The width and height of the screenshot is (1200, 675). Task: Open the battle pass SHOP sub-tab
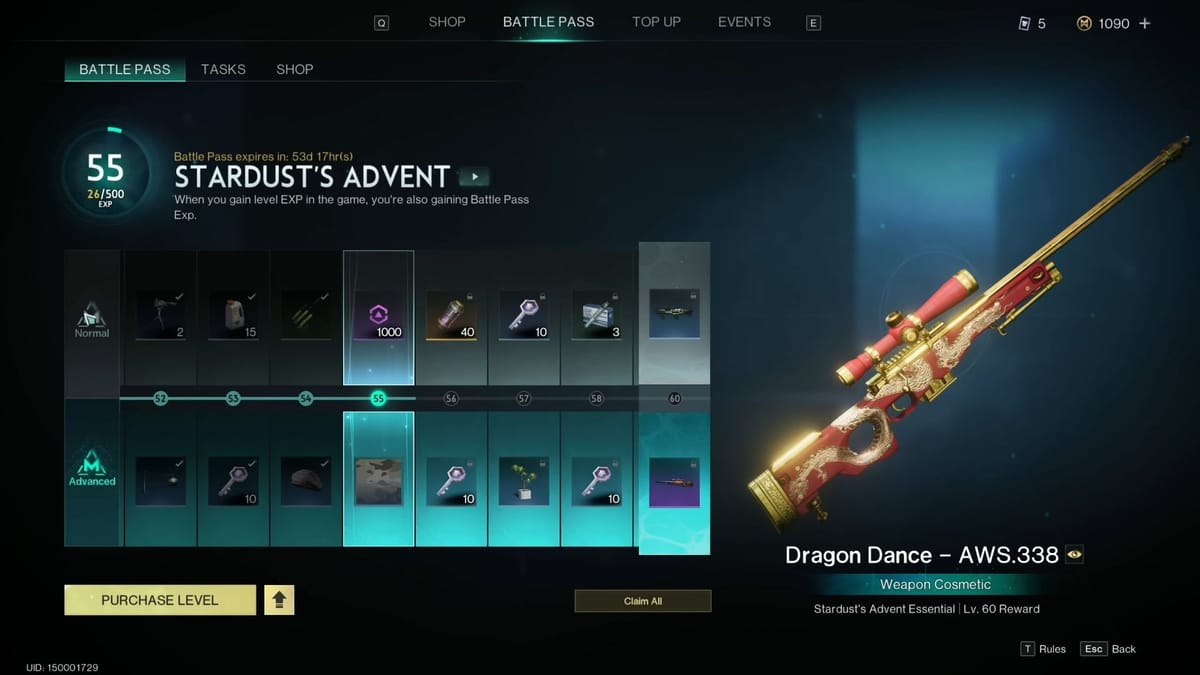(294, 69)
